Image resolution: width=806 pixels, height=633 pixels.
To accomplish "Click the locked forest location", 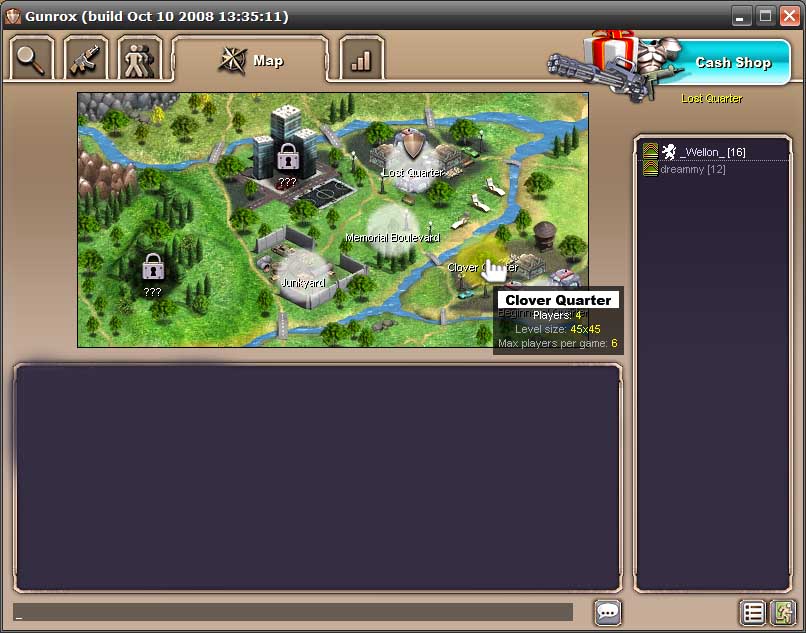I will (x=153, y=268).
